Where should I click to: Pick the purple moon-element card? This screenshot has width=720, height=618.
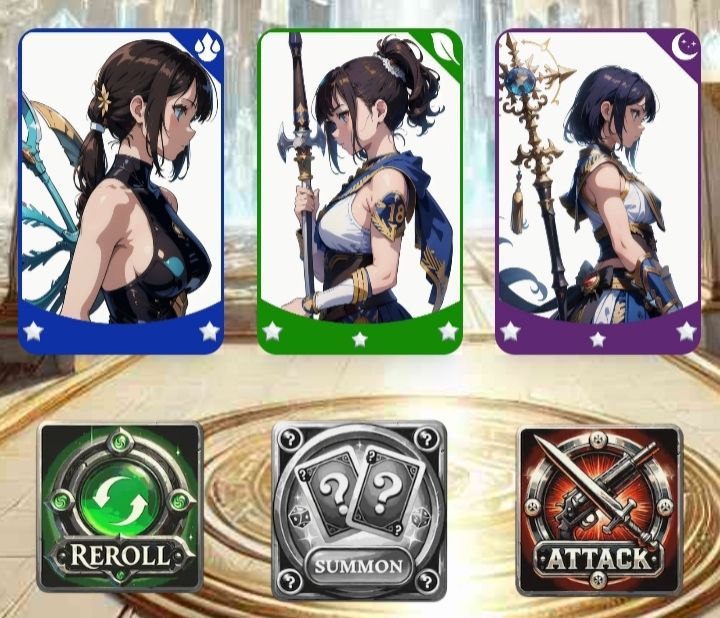598,190
